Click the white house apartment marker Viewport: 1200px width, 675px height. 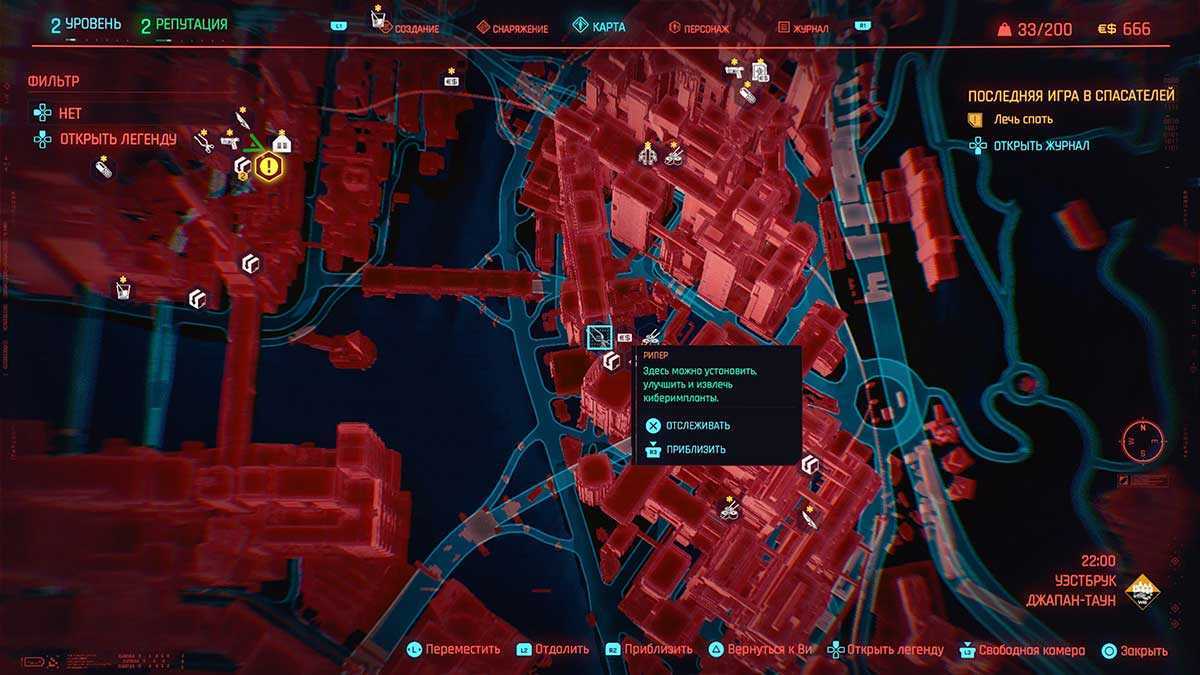(282, 143)
